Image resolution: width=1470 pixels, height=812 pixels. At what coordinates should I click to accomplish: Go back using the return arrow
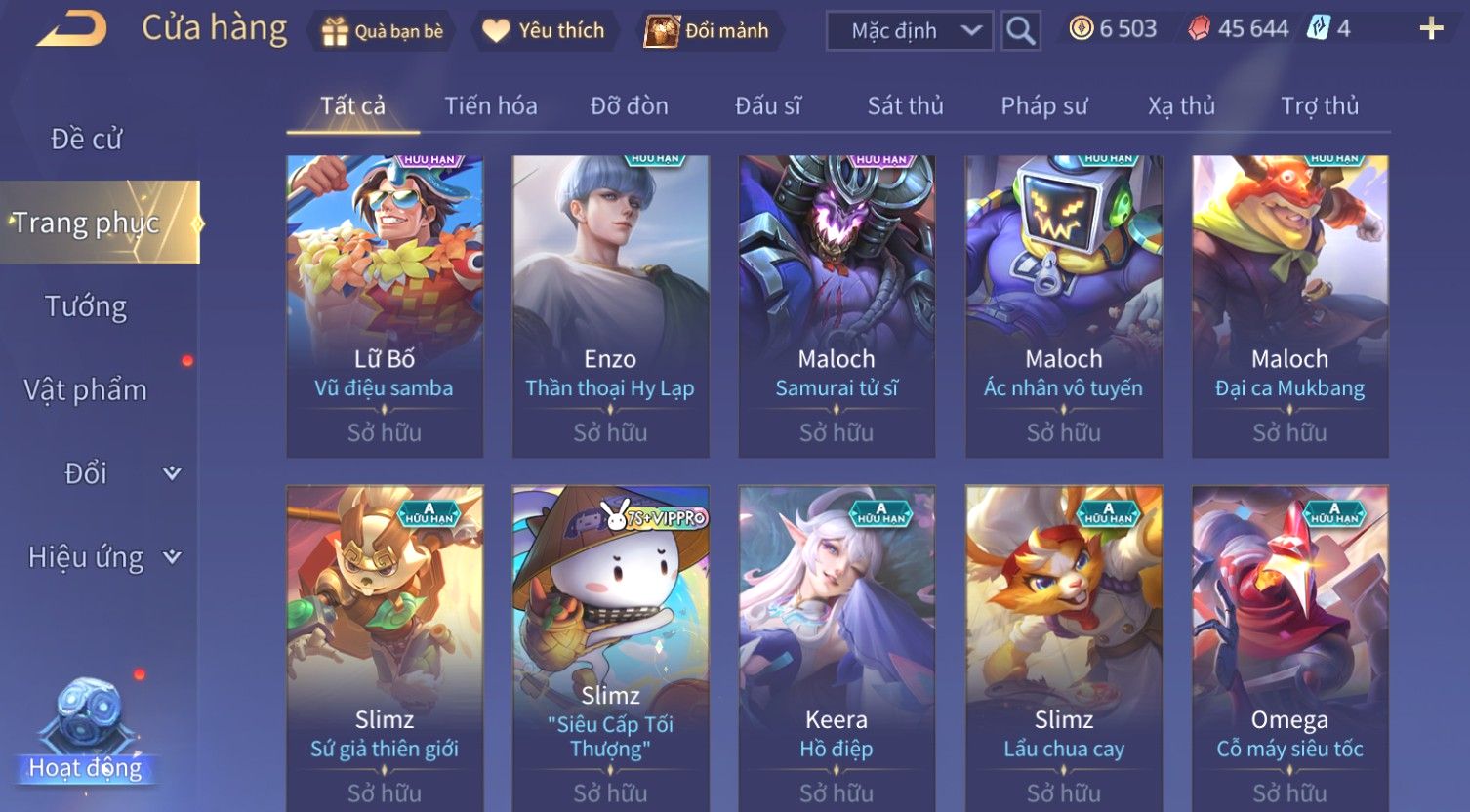click(x=71, y=29)
